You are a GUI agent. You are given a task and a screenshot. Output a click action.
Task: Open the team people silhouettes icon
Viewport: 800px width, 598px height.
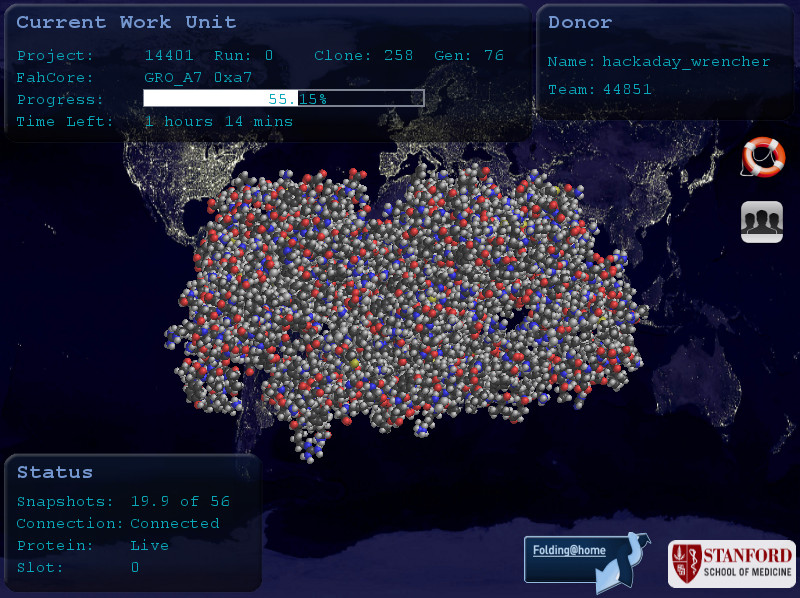[762, 222]
